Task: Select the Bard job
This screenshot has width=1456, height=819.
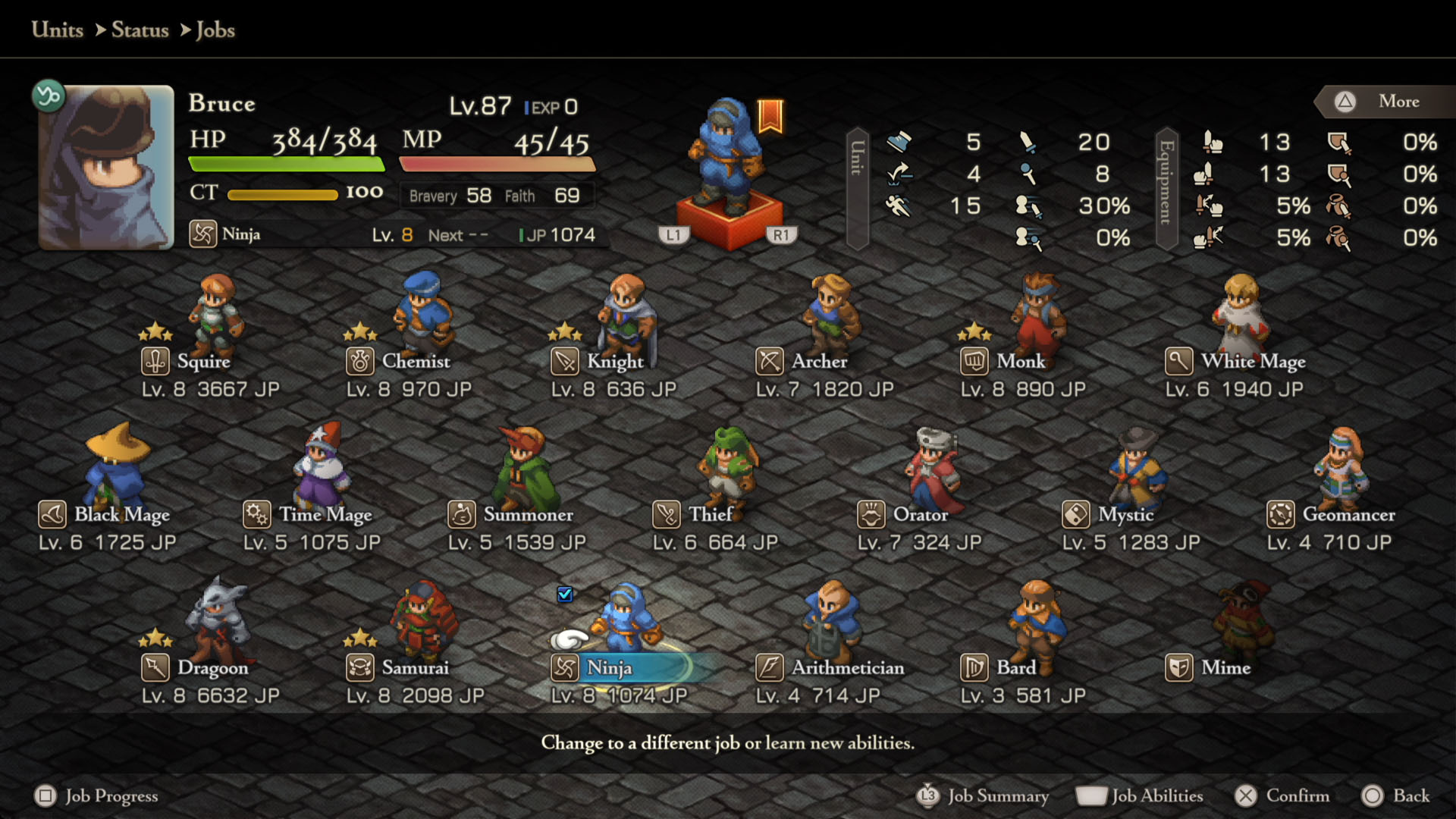Action: (x=1015, y=668)
